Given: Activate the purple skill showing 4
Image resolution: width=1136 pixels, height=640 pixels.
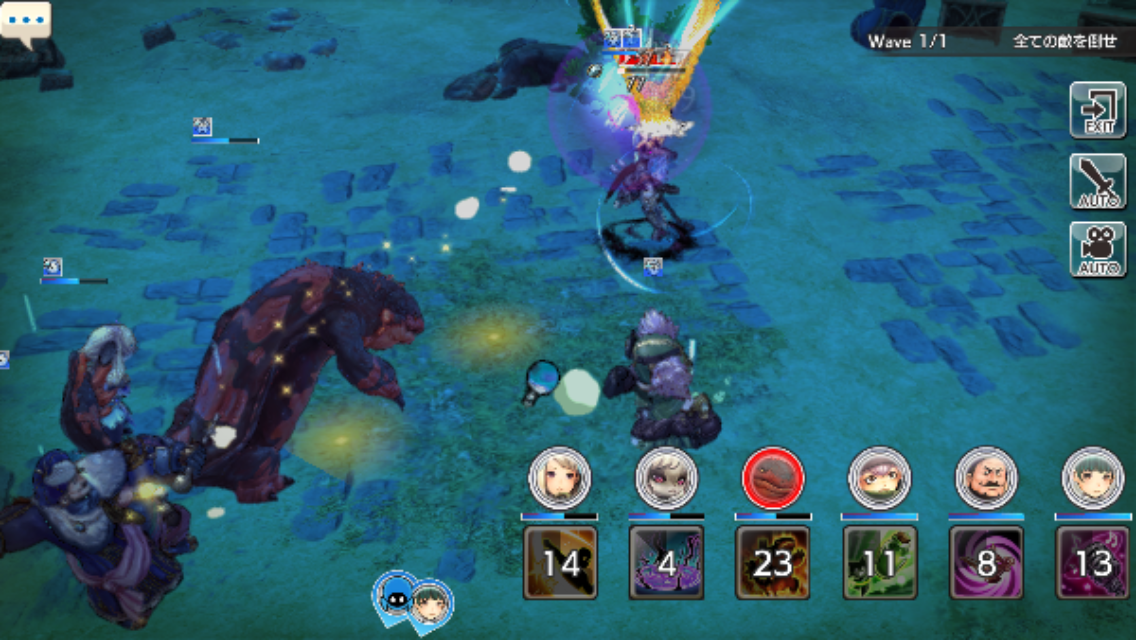Looking at the screenshot, I should (x=666, y=562).
